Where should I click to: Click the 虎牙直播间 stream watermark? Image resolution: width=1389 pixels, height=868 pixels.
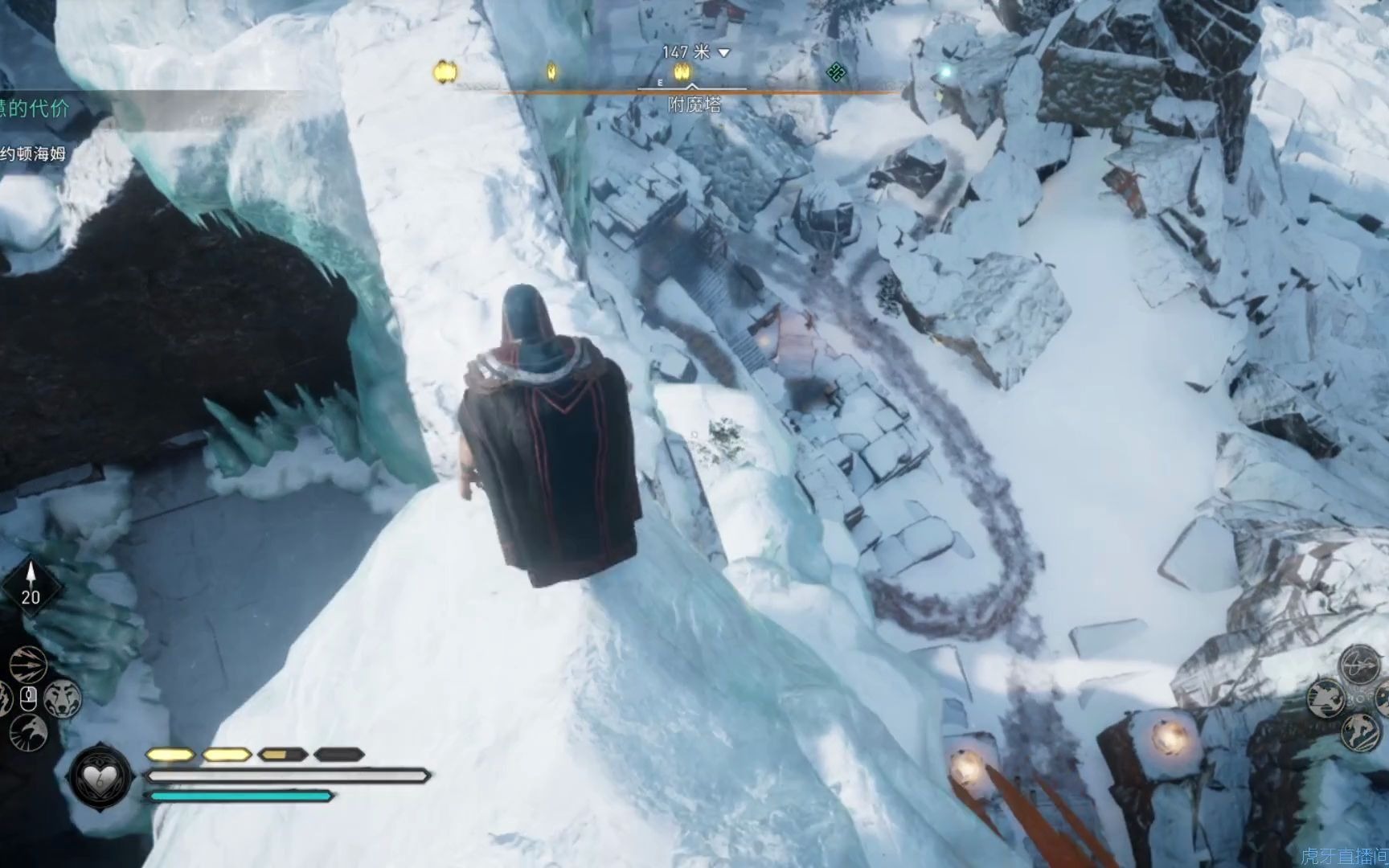pyautogui.click(x=1344, y=857)
